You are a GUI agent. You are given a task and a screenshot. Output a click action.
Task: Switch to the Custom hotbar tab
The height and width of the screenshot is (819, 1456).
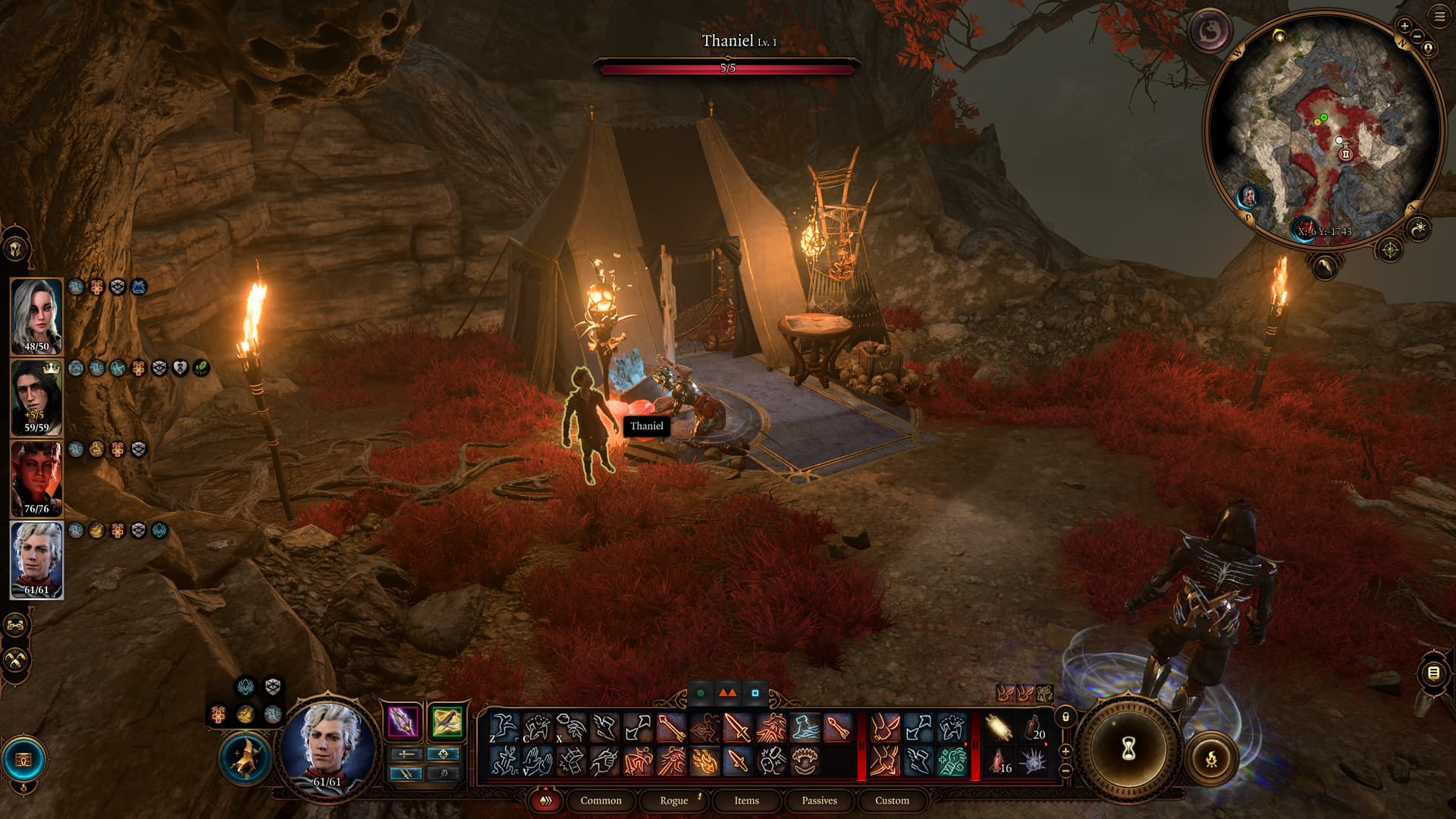pos(892,800)
